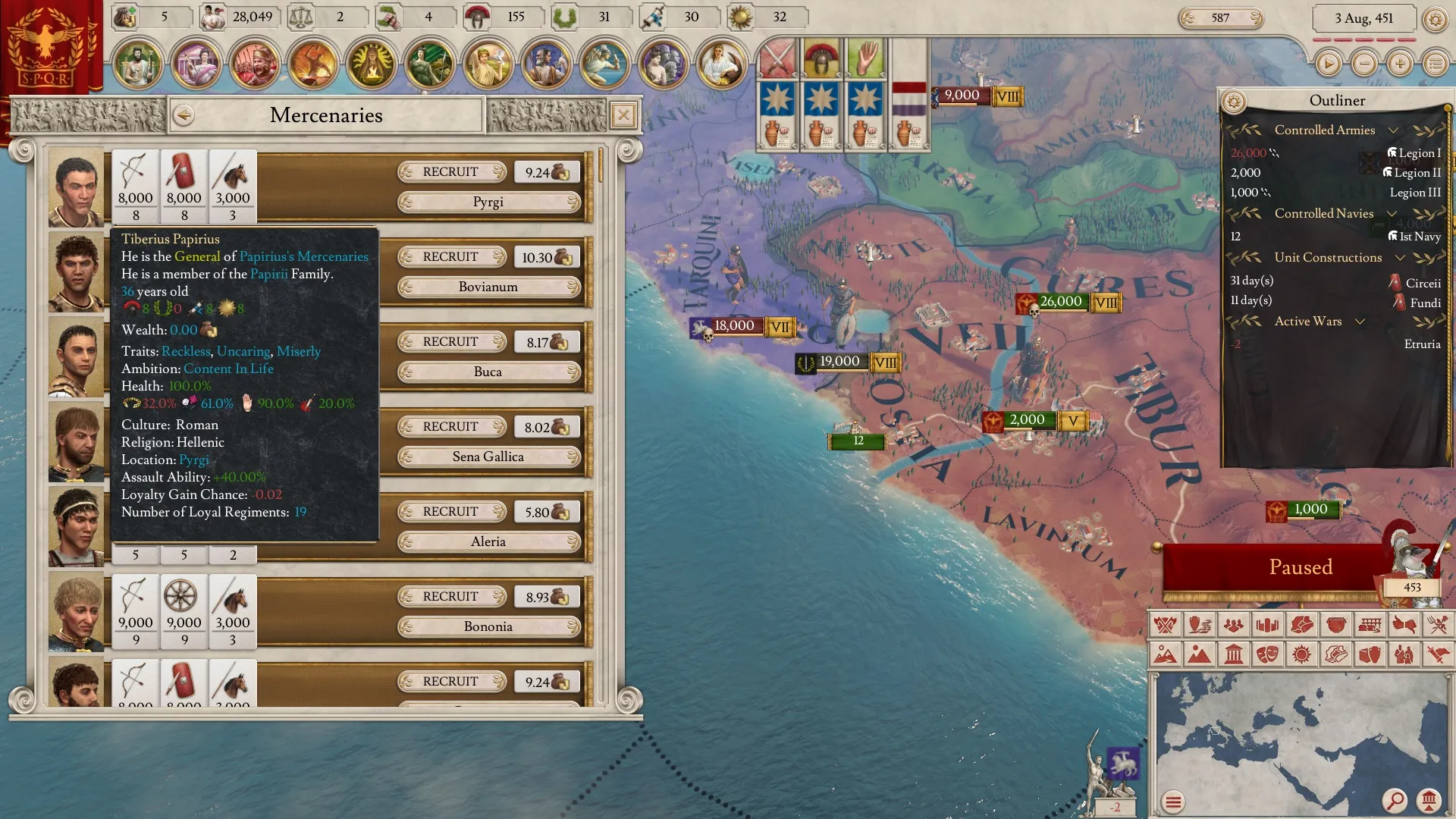Close the Mercenaries panel
This screenshot has height=819, width=1456.
pos(623,115)
